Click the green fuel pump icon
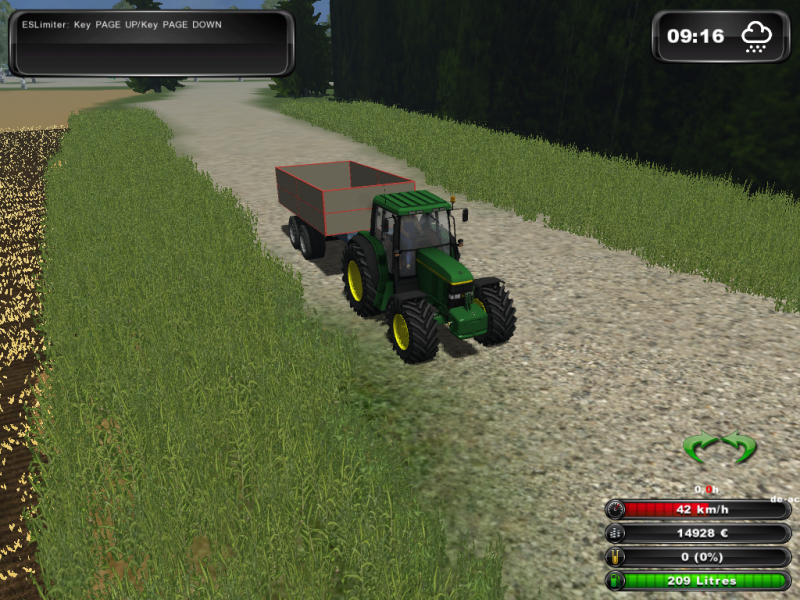This screenshot has height=600, width=800. [x=615, y=581]
